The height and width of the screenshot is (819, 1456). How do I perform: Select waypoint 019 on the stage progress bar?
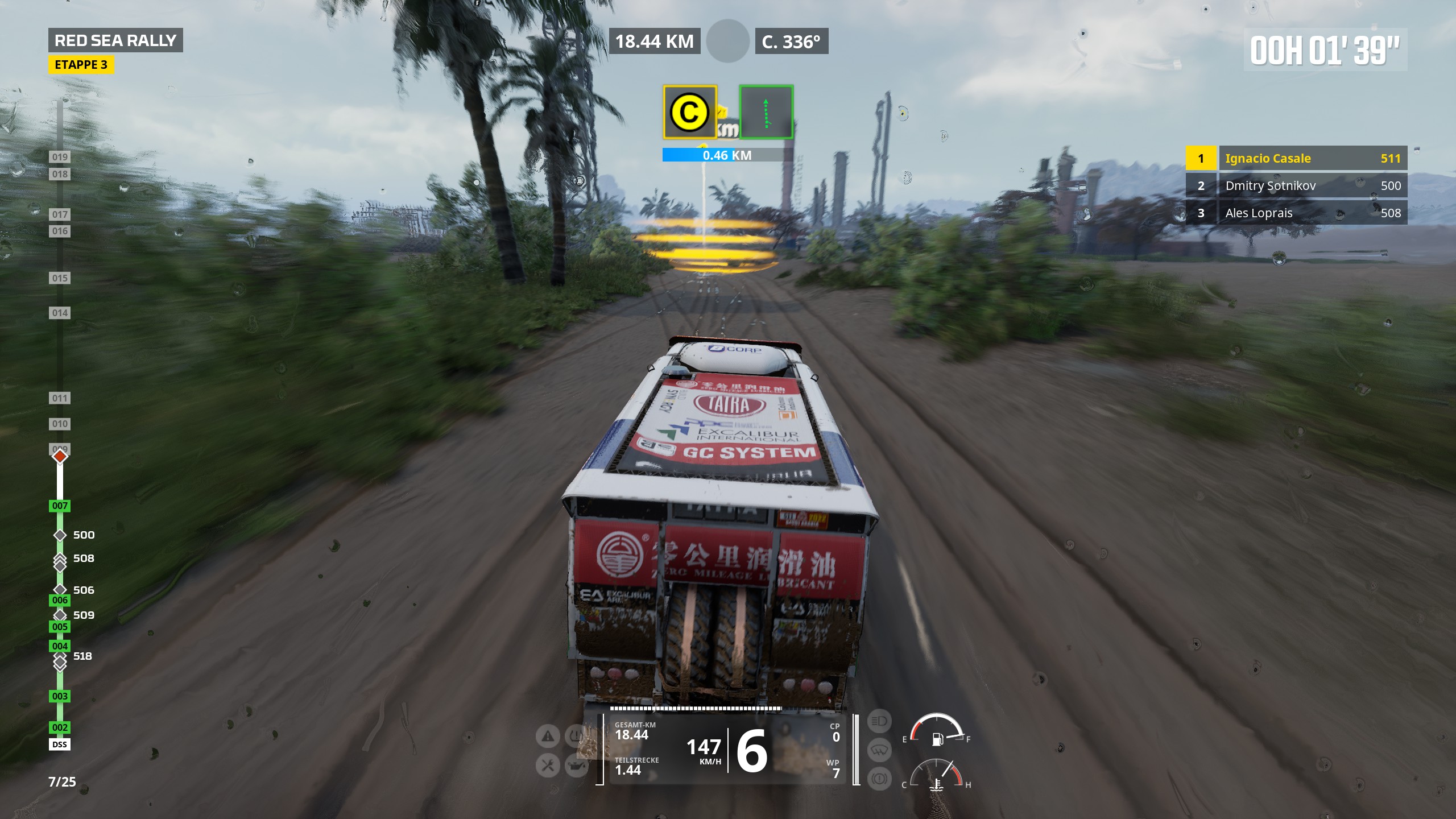click(x=60, y=157)
